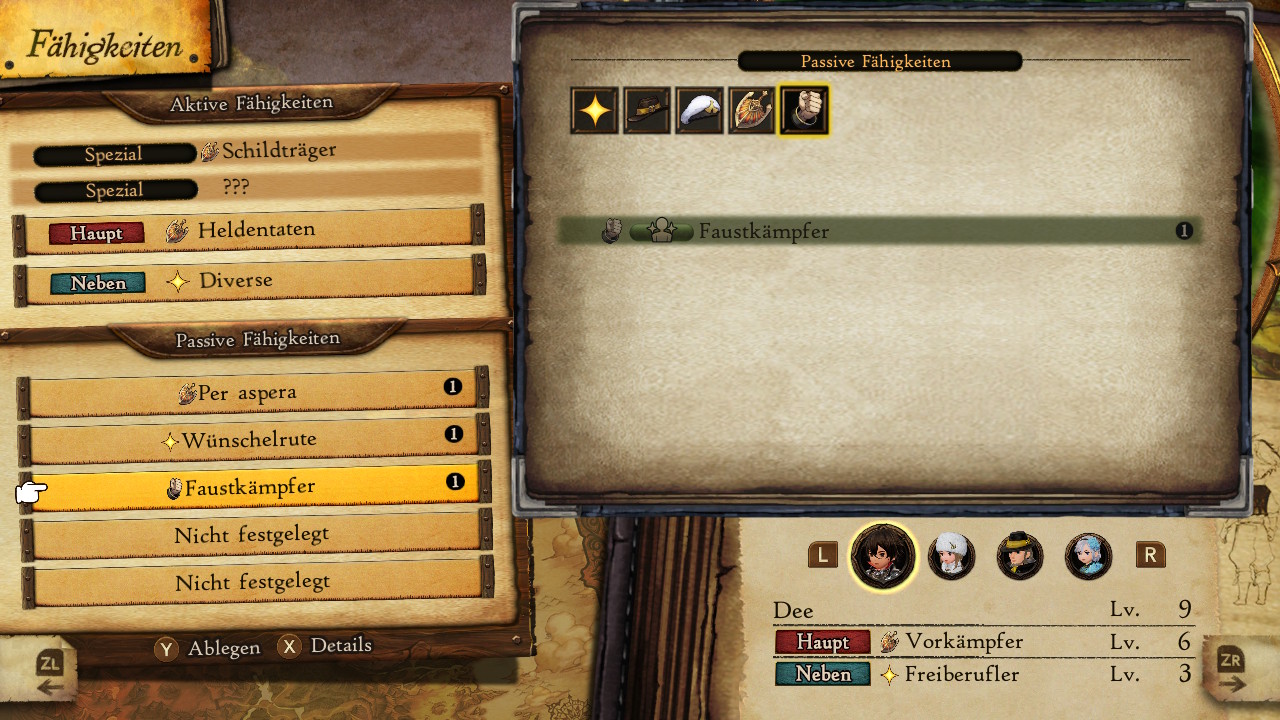Show the shield job passive abilities tab

point(751,110)
